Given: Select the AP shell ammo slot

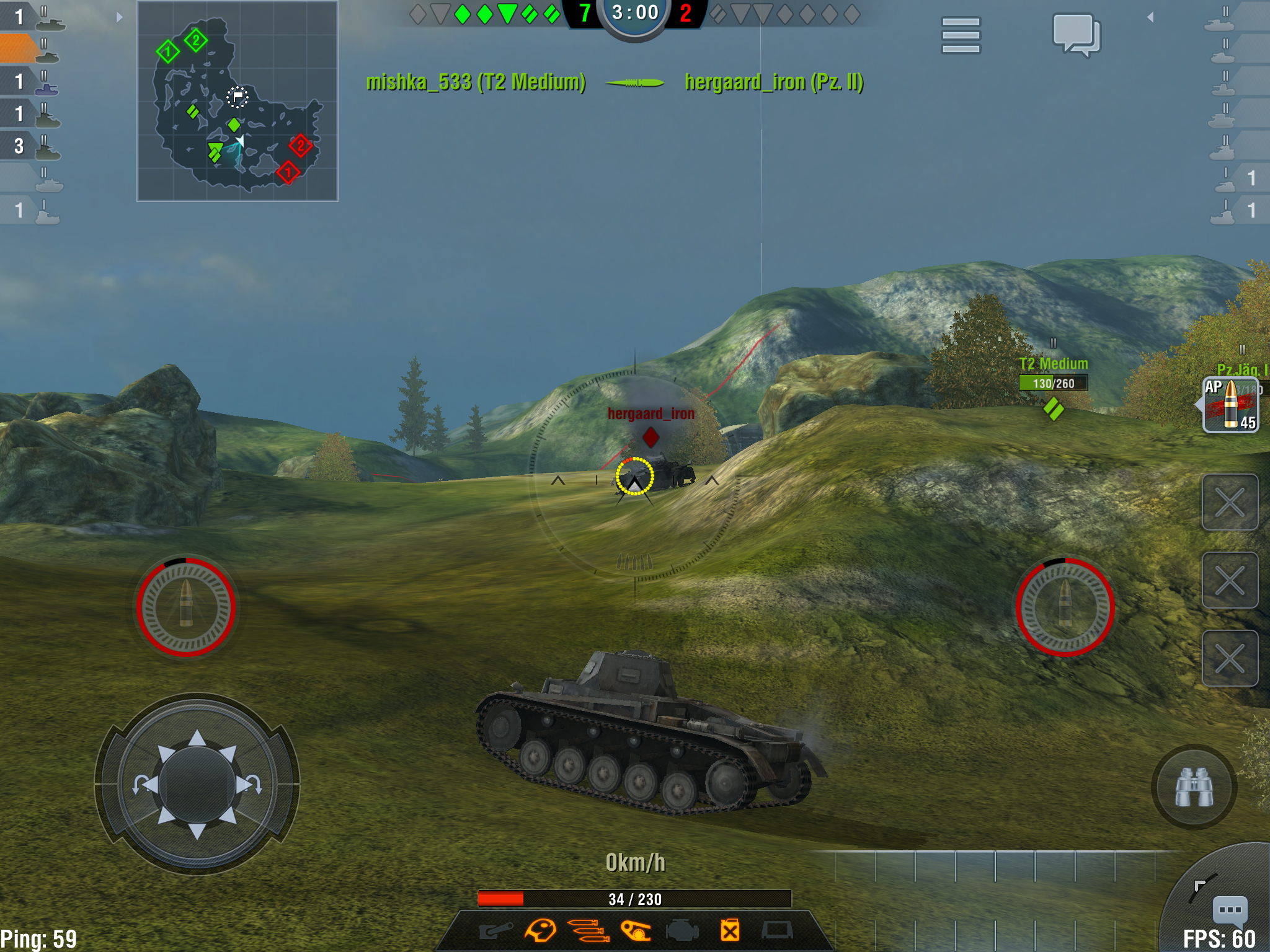Looking at the screenshot, I should (1230, 405).
